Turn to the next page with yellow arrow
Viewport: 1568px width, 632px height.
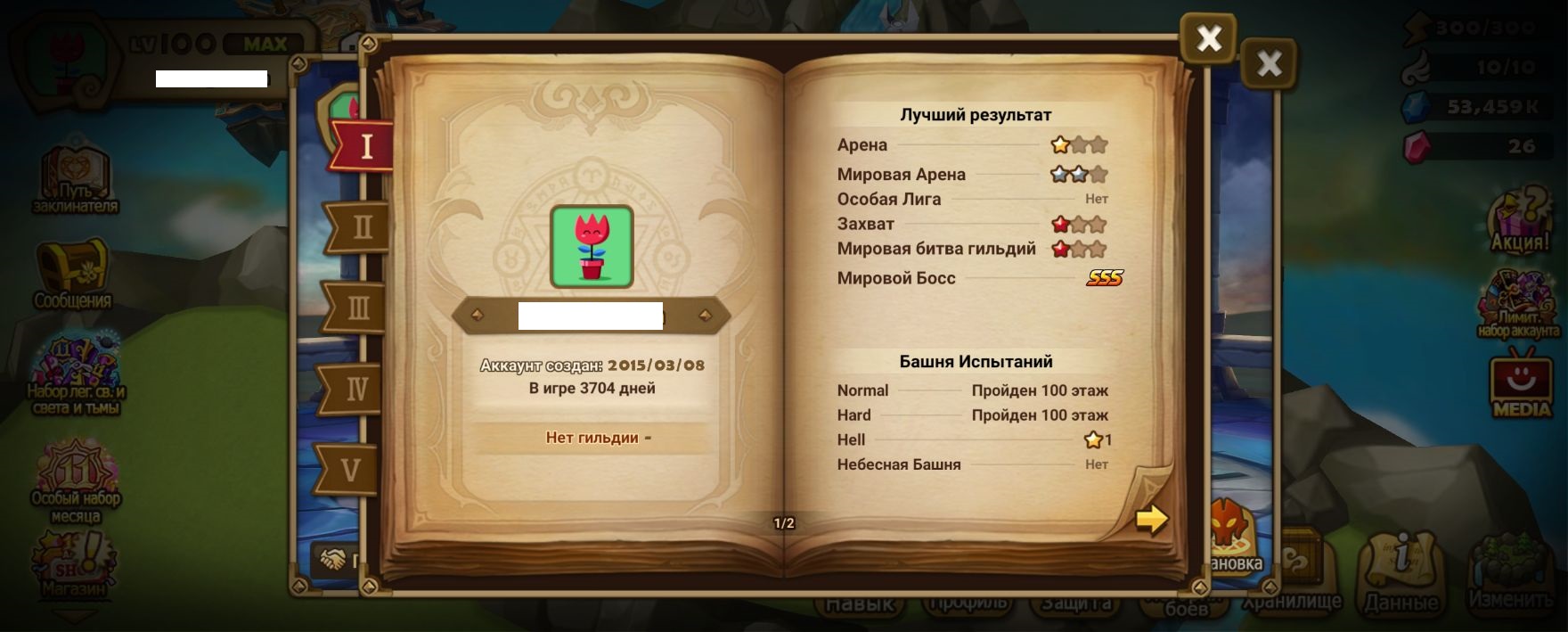click(x=1151, y=519)
